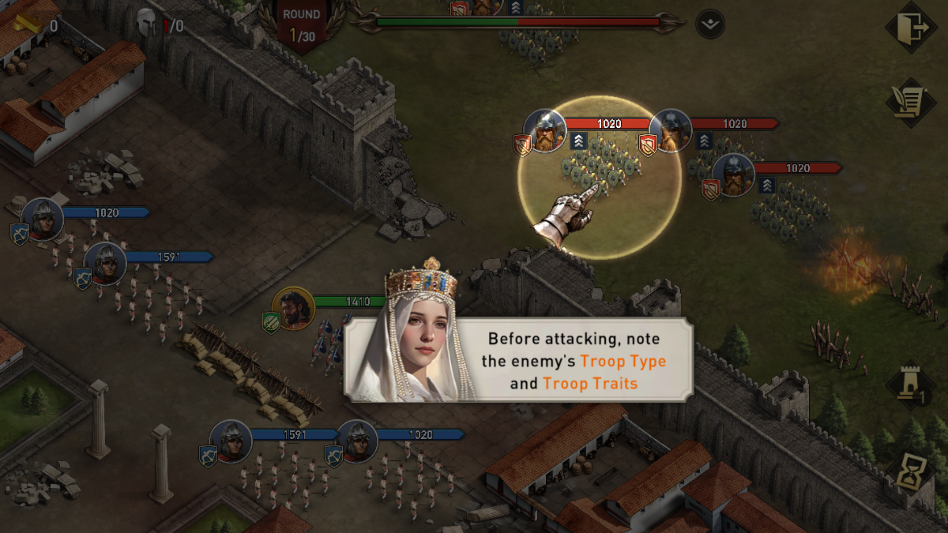Viewport: 948px width, 533px height.
Task: Exit the battle via the door icon
Action: pos(910,28)
